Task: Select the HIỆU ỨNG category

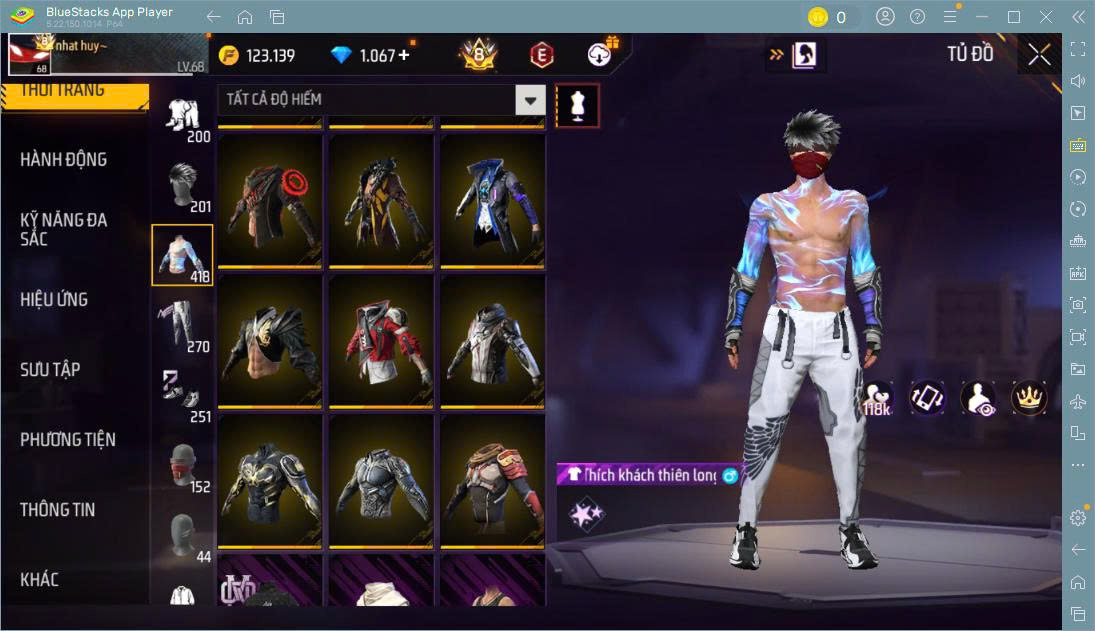Action: click(54, 300)
